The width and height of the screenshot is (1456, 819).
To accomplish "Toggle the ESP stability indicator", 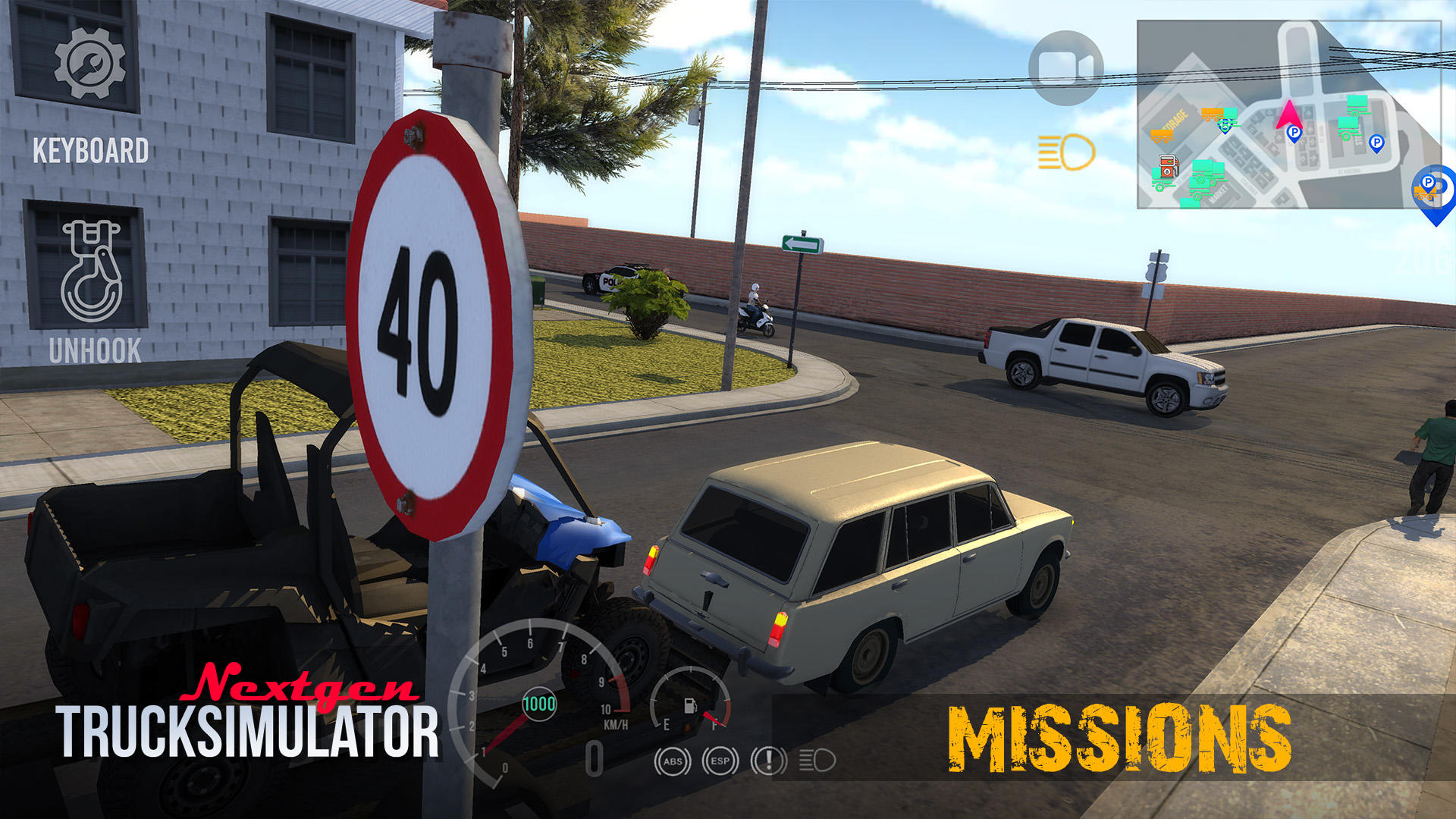I will [719, 761].
